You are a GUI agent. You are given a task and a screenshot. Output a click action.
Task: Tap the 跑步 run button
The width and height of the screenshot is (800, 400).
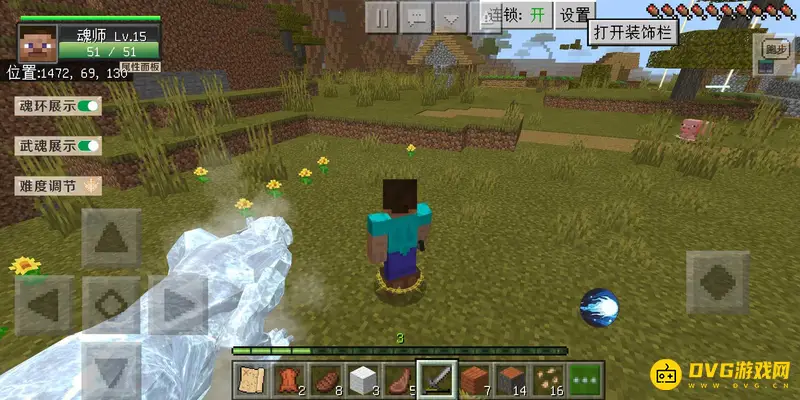click(x=775, y=49)
